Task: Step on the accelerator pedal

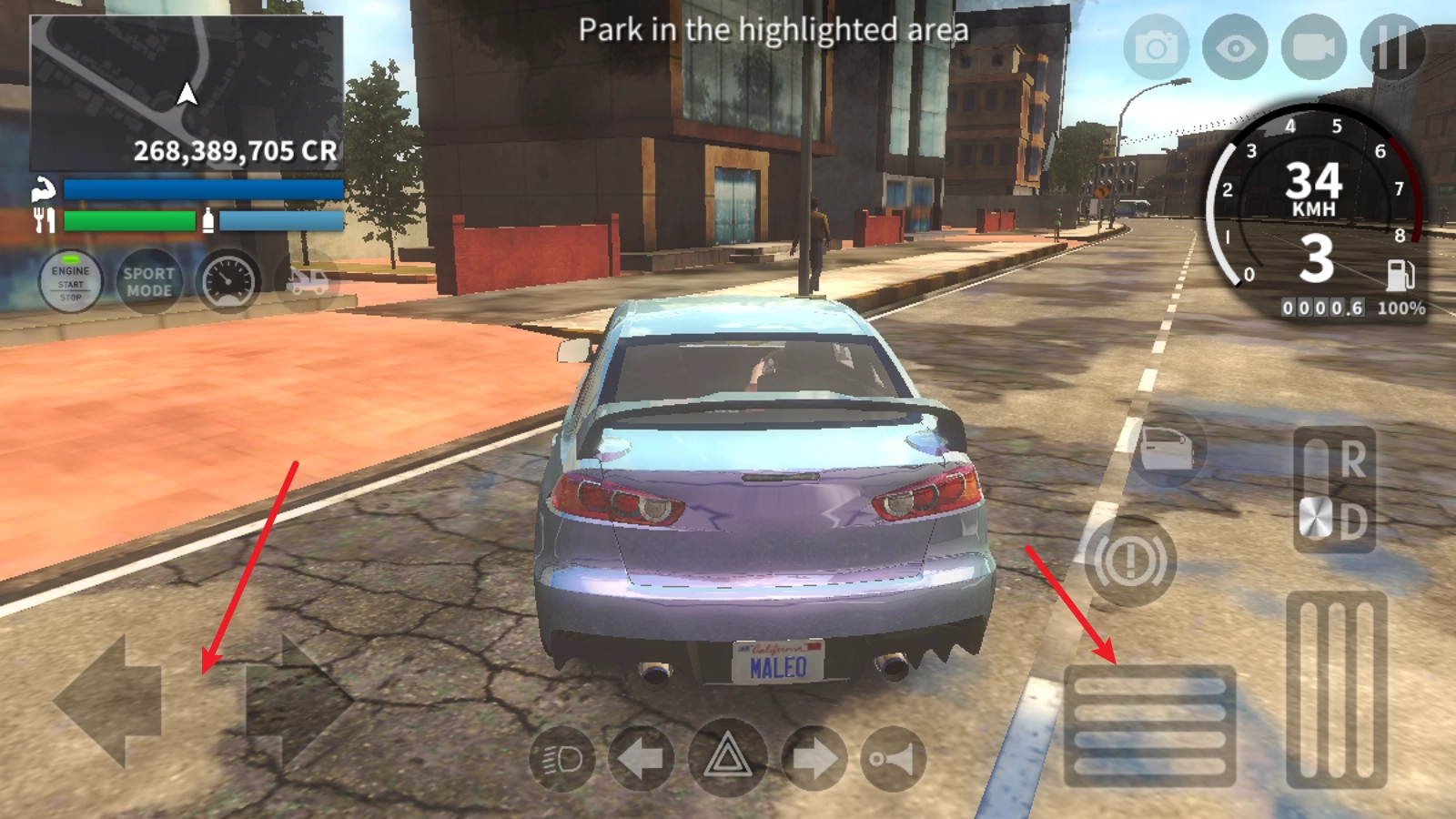Action: coord(1336,690)
